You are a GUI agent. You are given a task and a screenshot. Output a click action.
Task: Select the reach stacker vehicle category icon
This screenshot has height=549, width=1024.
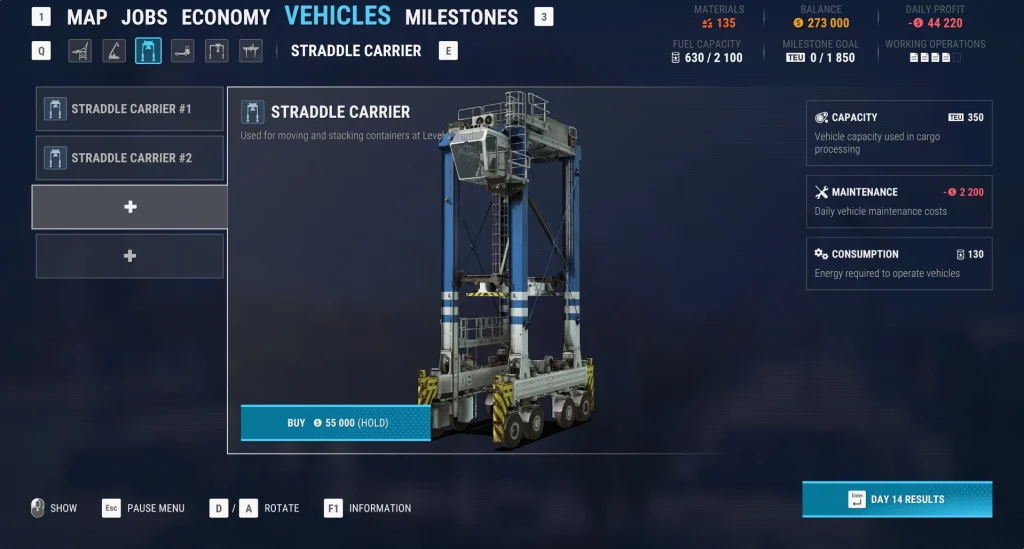pos(114,51)
